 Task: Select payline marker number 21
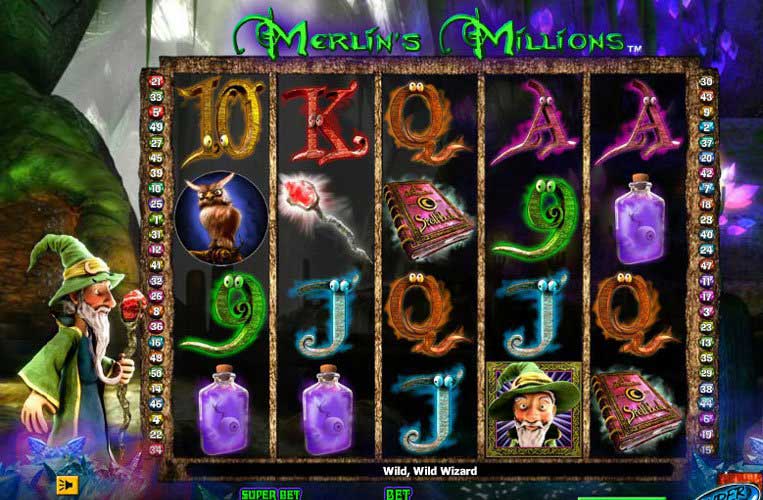[157, 82]
